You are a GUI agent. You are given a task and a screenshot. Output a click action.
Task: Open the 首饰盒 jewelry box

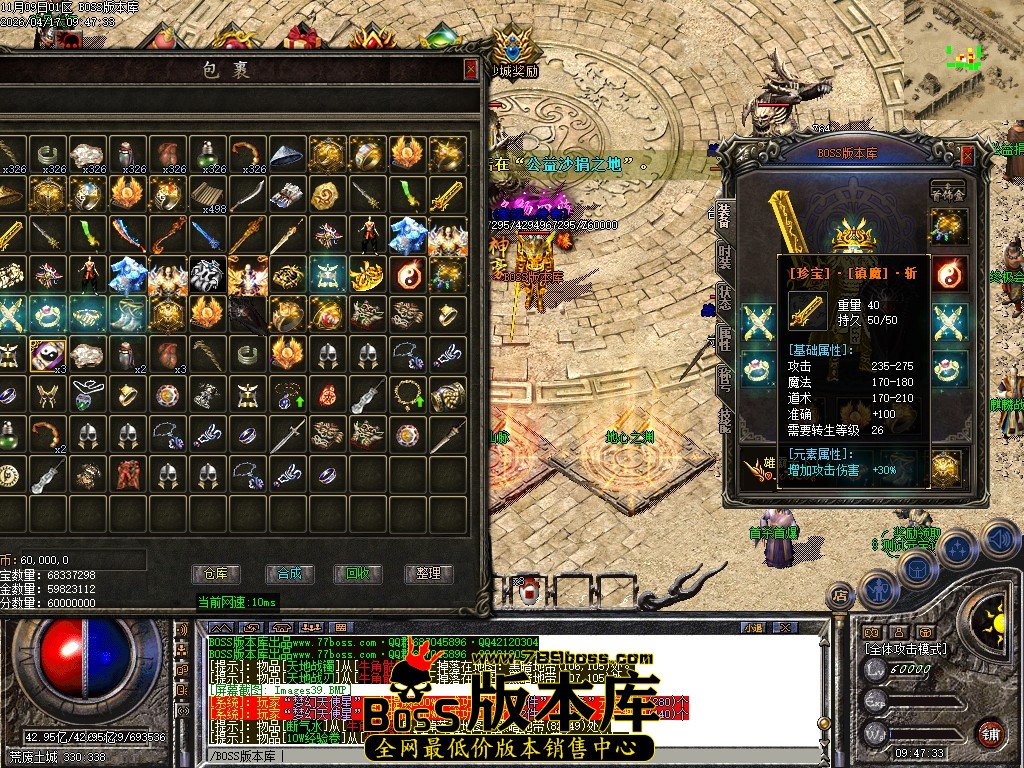[946, 191]
